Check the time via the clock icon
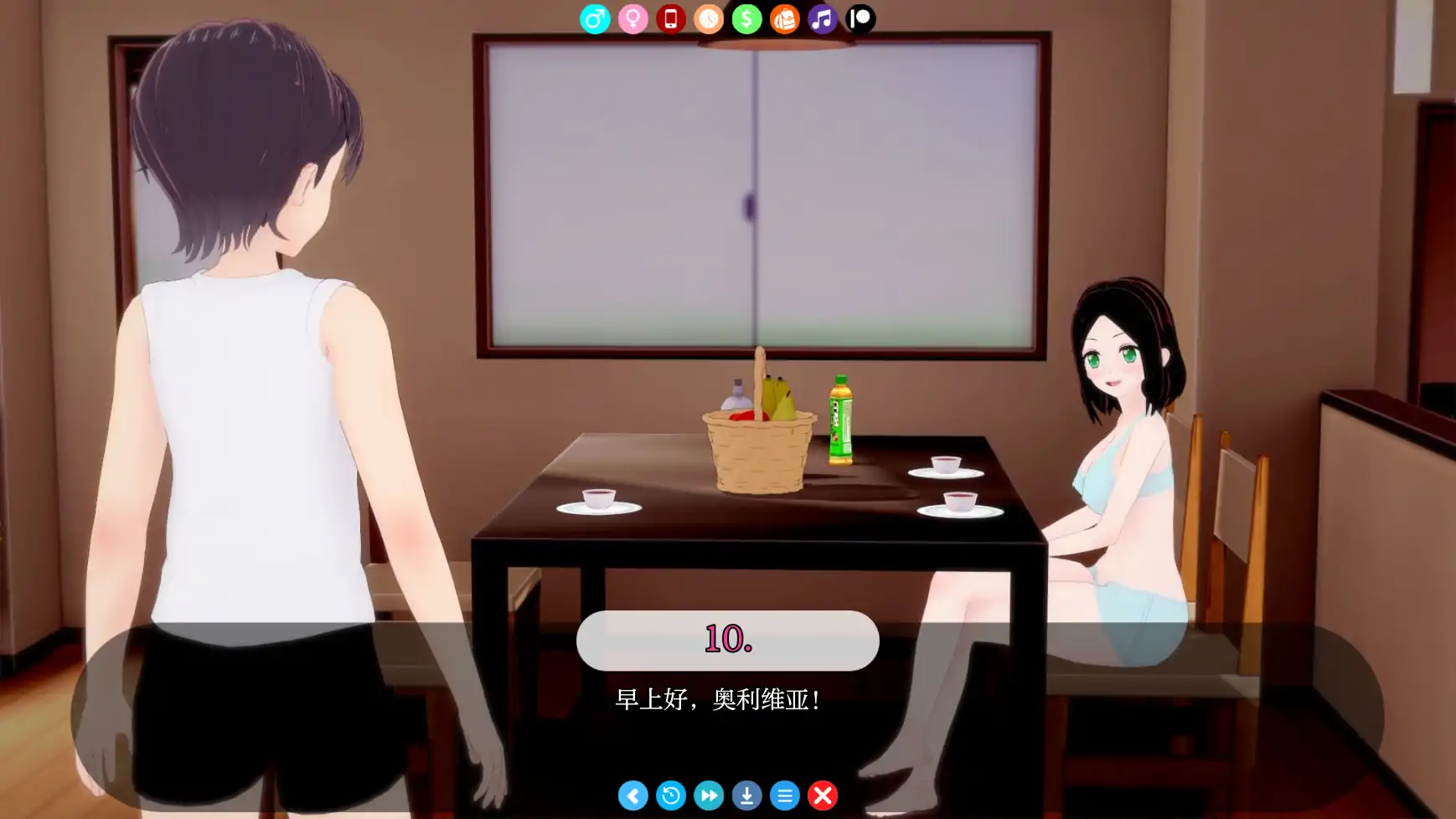The image size is (1456, 819). [710, 18]
